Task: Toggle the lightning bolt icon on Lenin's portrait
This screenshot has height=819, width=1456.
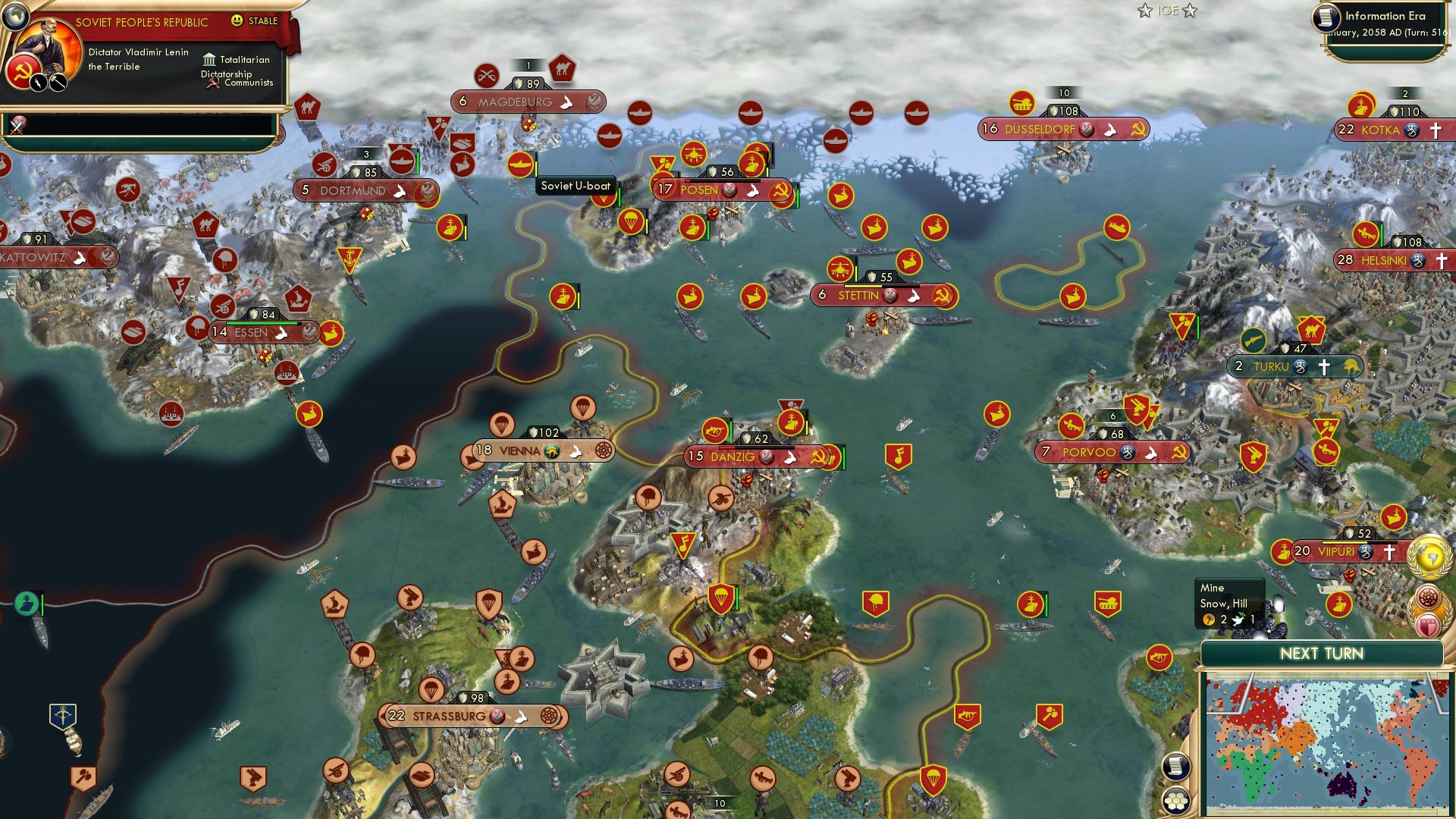Action: tap(38, 83)
